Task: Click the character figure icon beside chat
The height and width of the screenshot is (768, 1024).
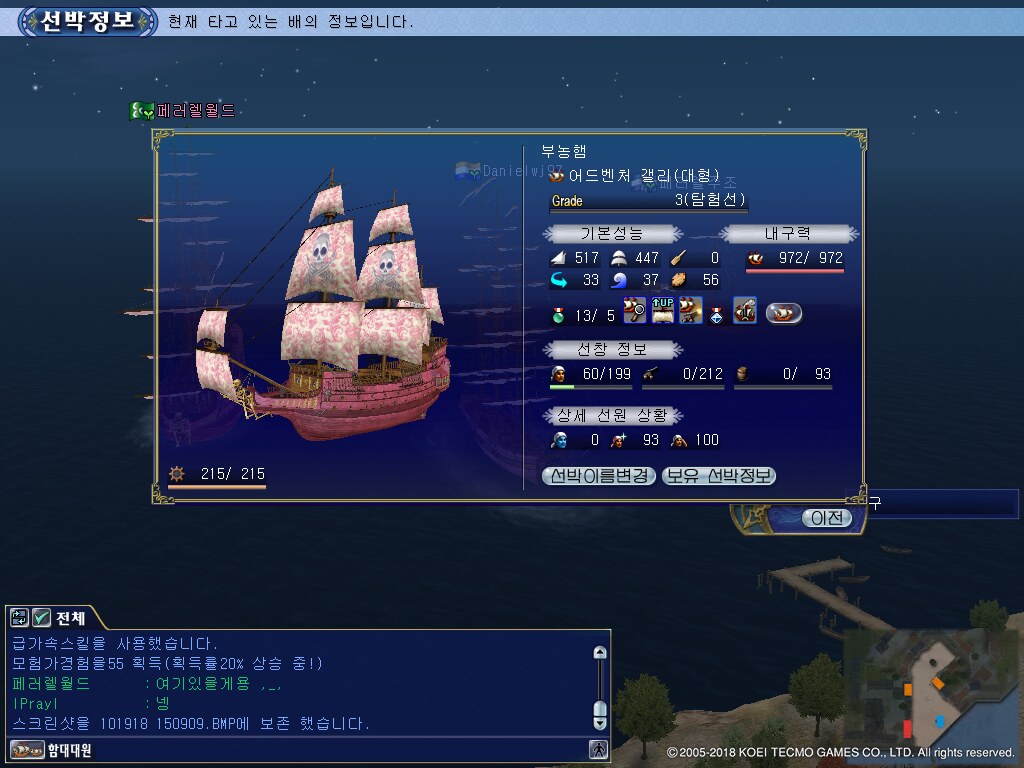Action: click(x=599, y=748)
